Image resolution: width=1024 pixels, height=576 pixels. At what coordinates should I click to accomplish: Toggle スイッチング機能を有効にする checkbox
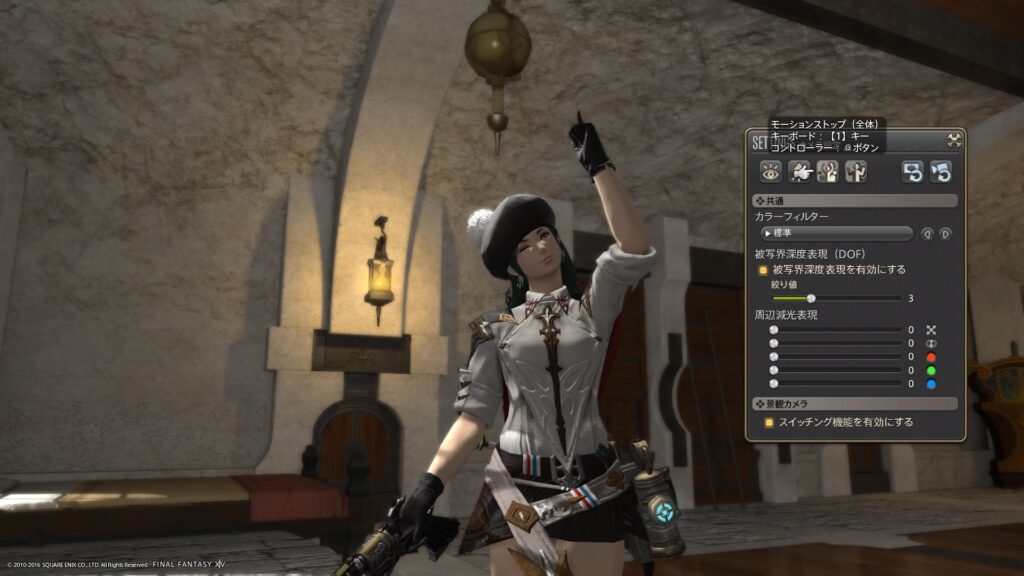click(x=769, y=423)
